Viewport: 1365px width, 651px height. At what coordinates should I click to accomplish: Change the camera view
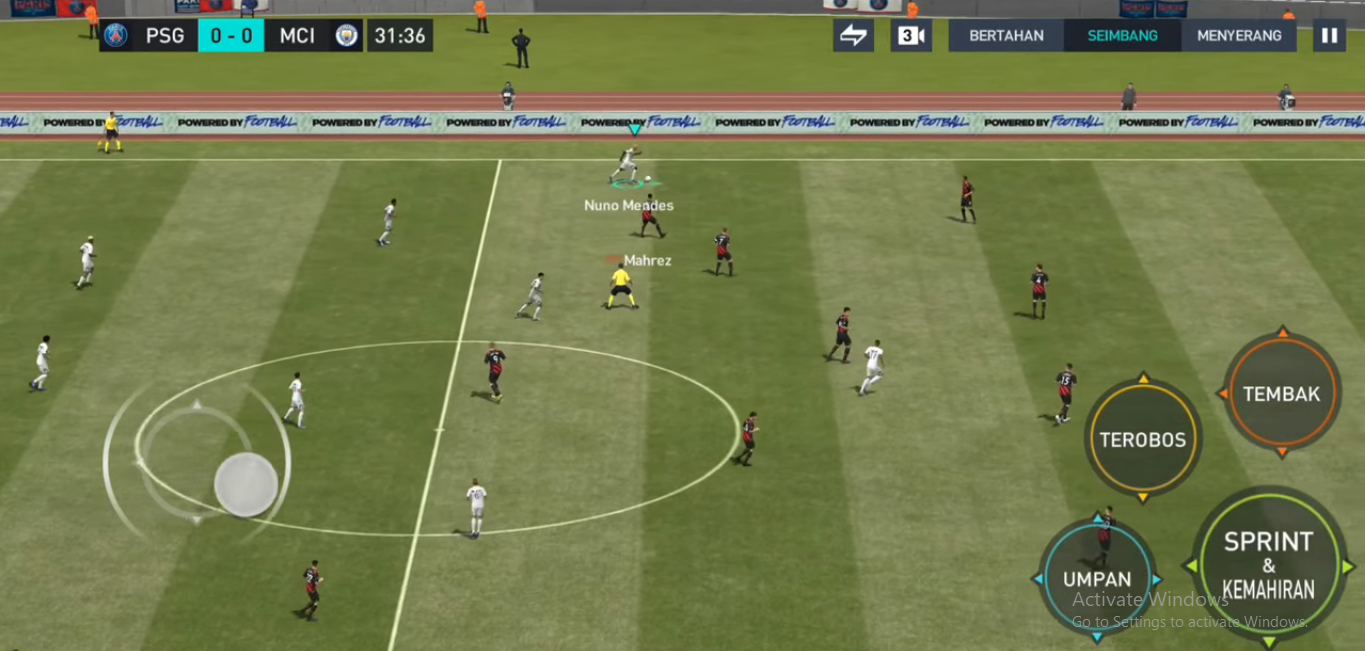911,36
